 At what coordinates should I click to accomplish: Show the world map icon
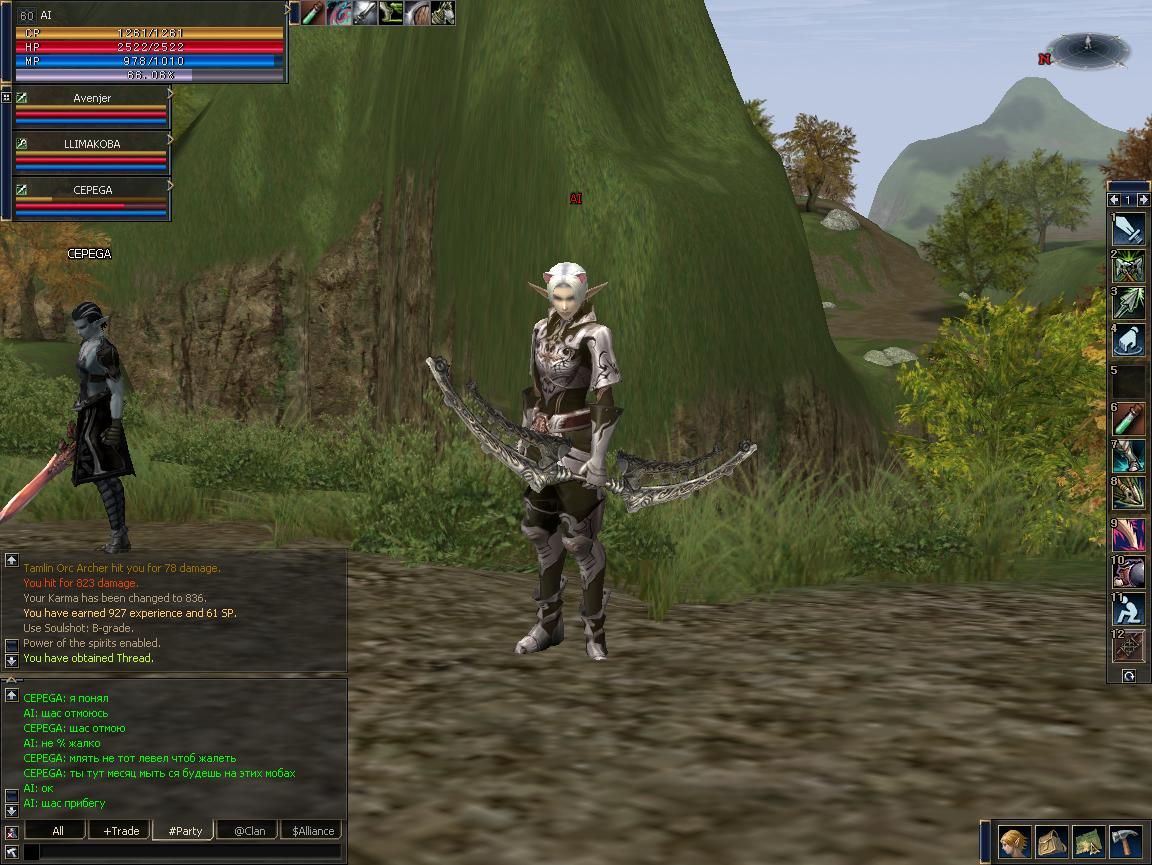1088,842
